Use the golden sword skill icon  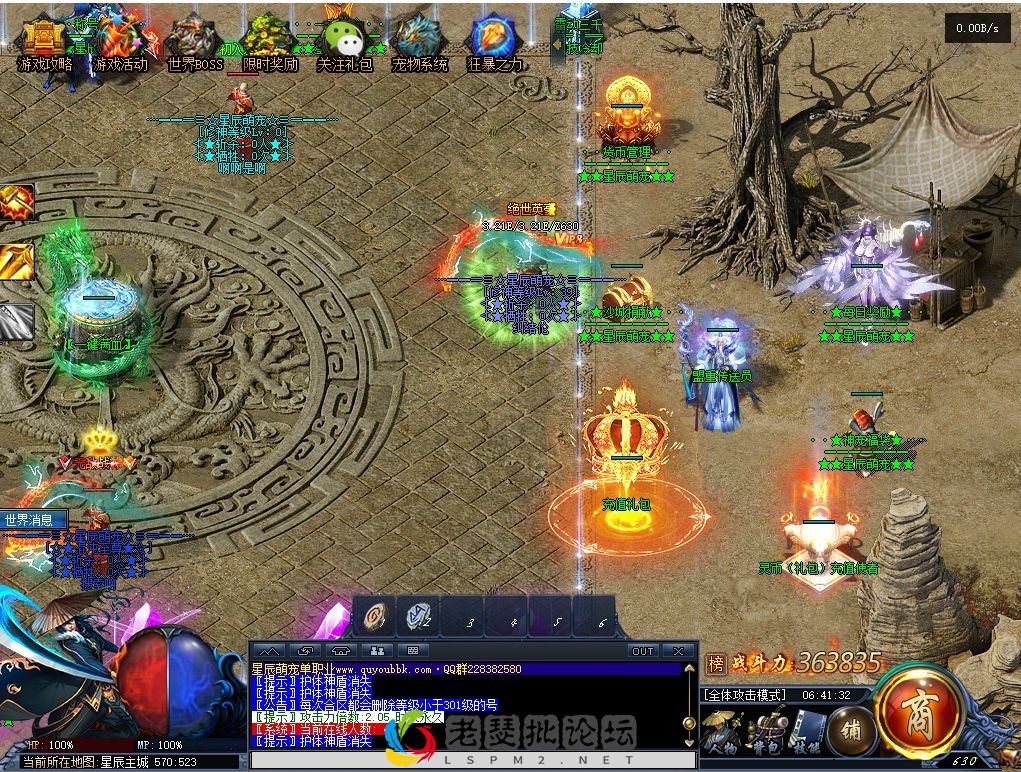tap(16, 261)
